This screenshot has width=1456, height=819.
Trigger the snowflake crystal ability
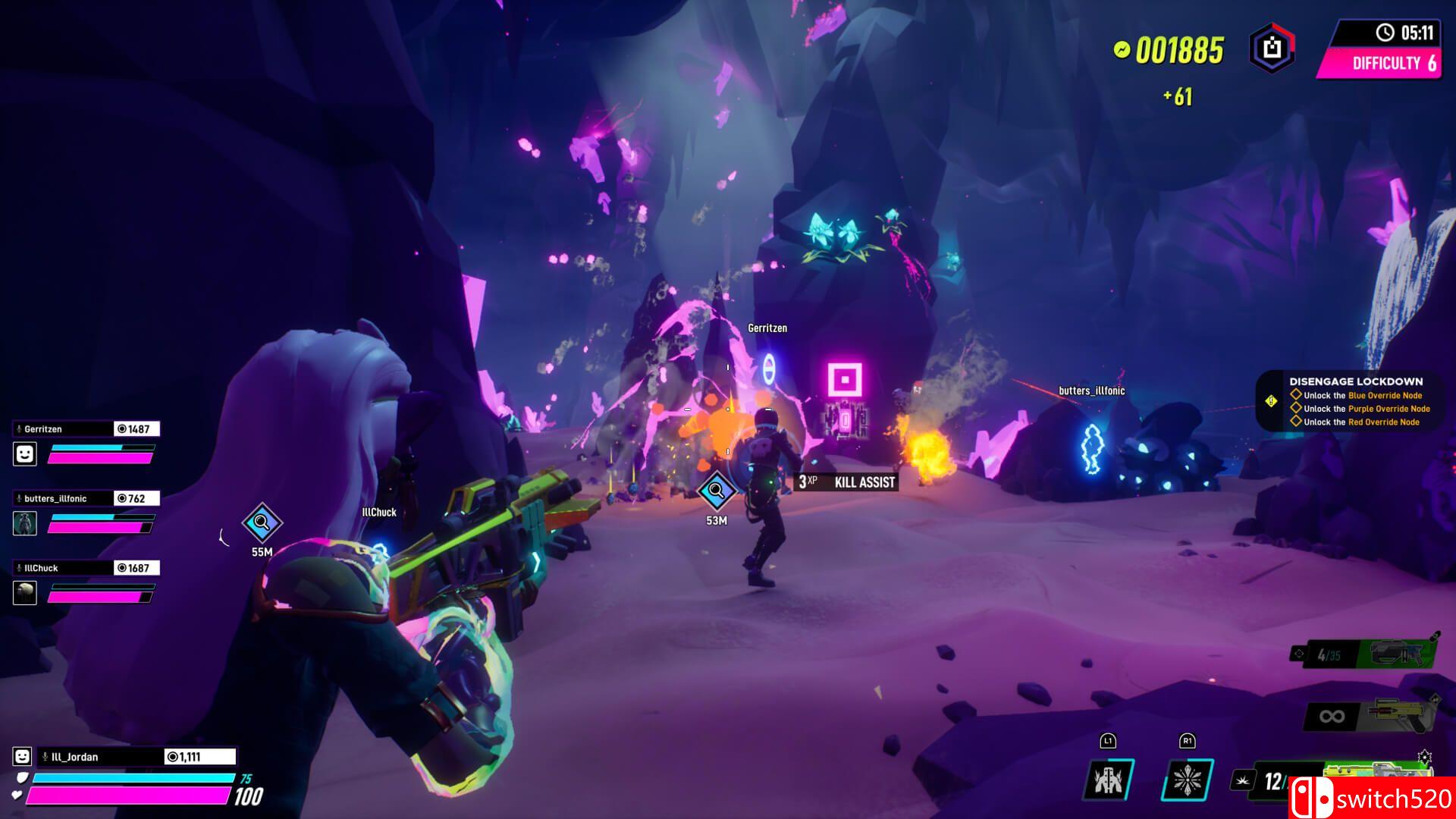click(x=1187, y=779)
